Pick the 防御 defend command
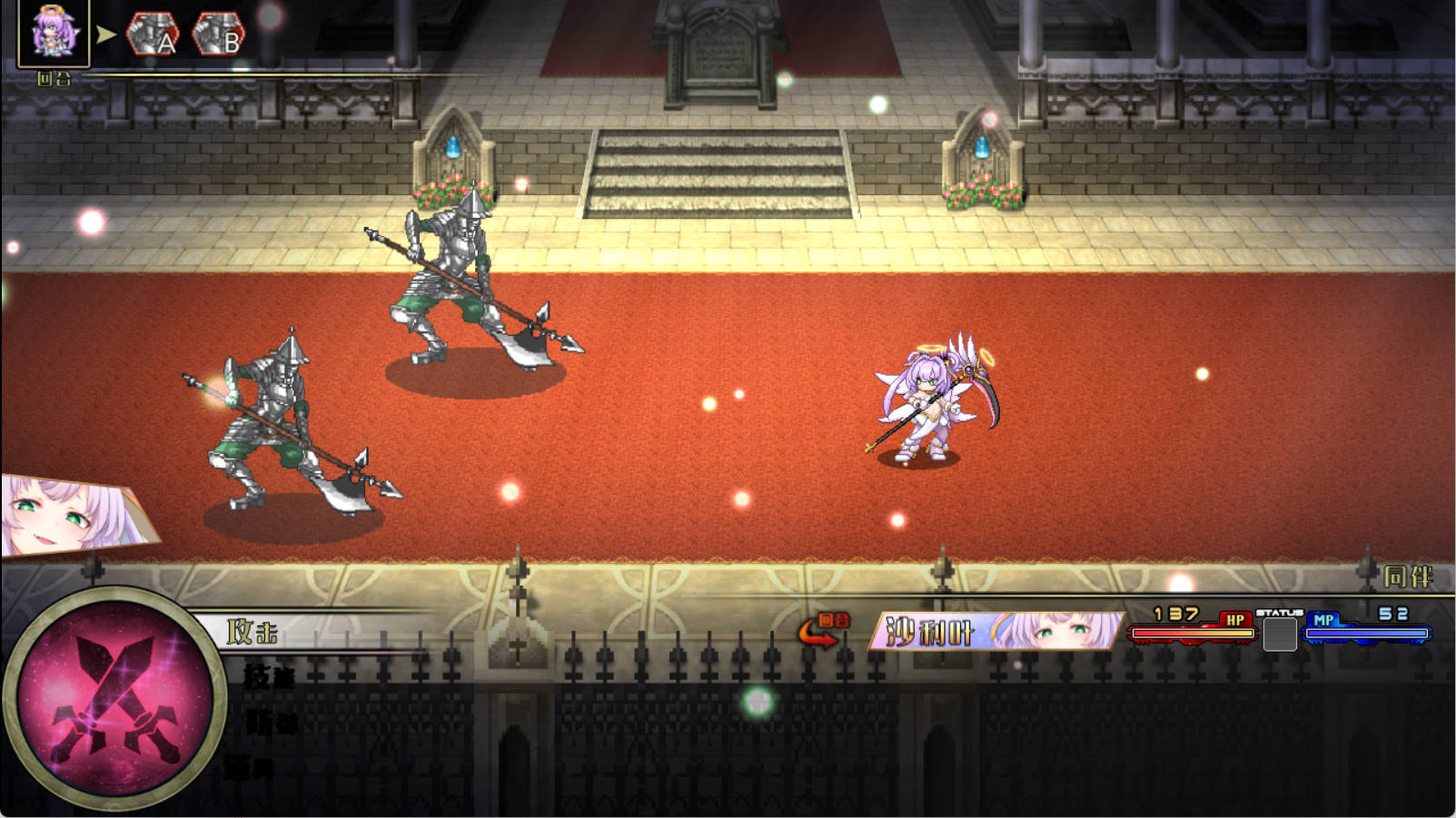 (x=271, y=723)
